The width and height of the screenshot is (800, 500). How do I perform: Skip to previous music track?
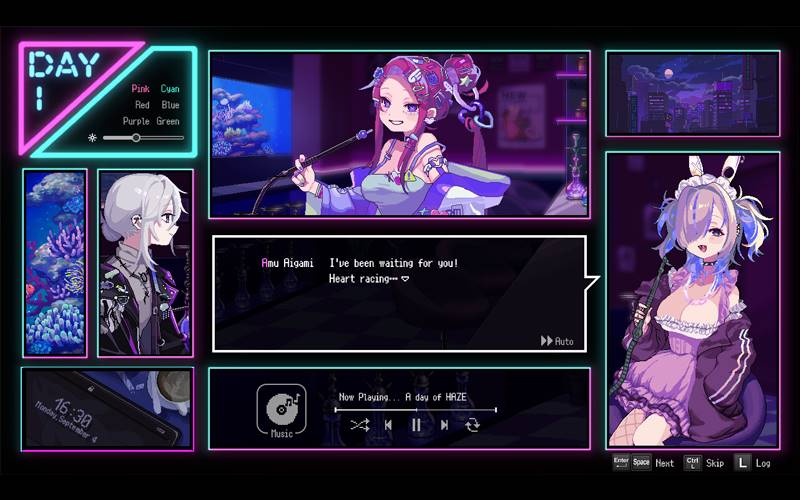click(389, 425)
